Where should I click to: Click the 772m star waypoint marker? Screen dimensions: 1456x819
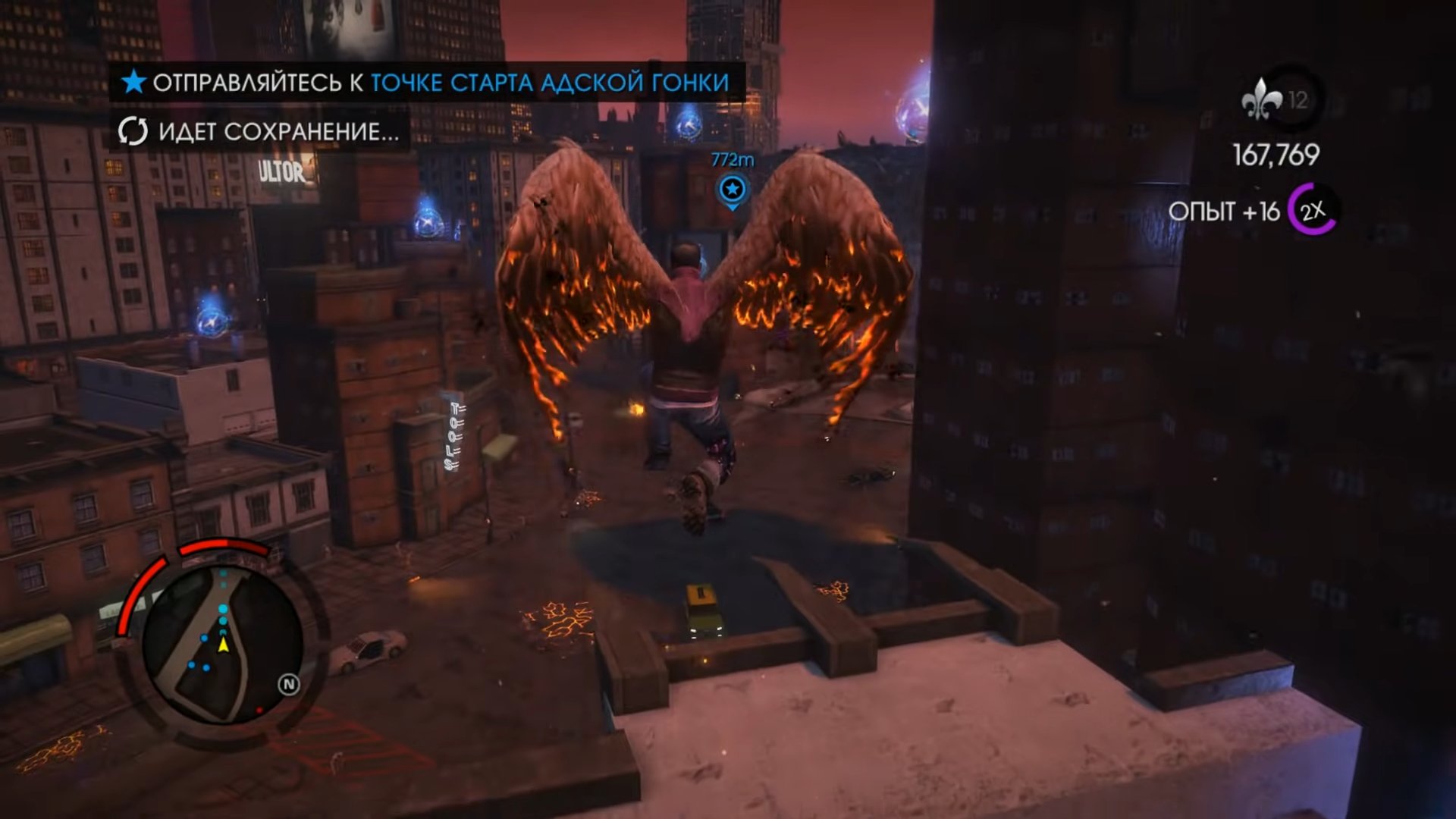[x=732, y=189]
